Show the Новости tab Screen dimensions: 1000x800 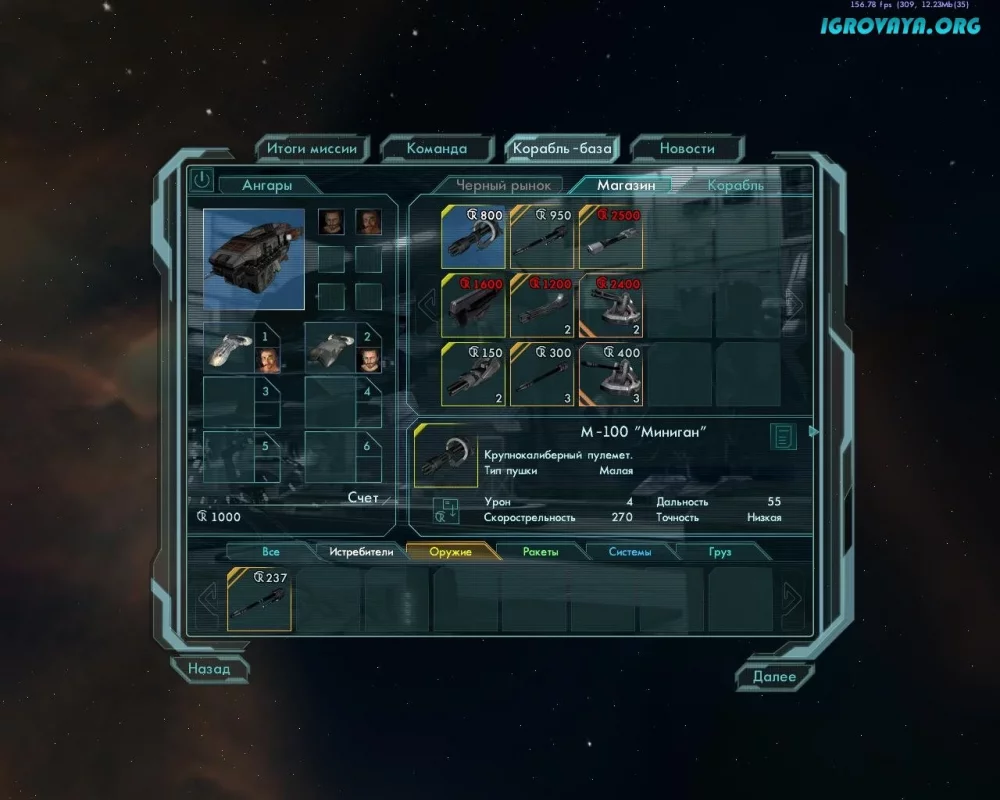[x=687, y=149]
